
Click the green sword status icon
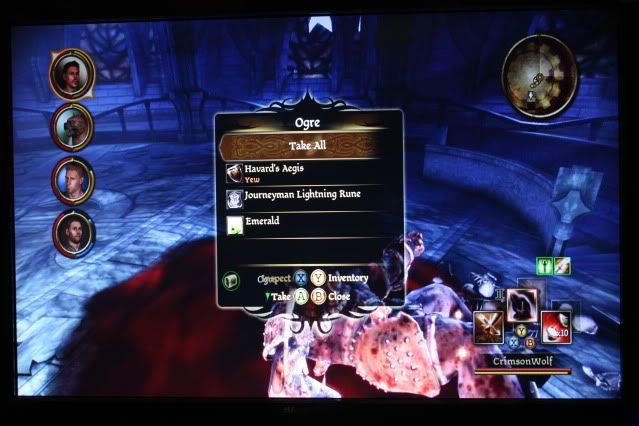point(547,266)
